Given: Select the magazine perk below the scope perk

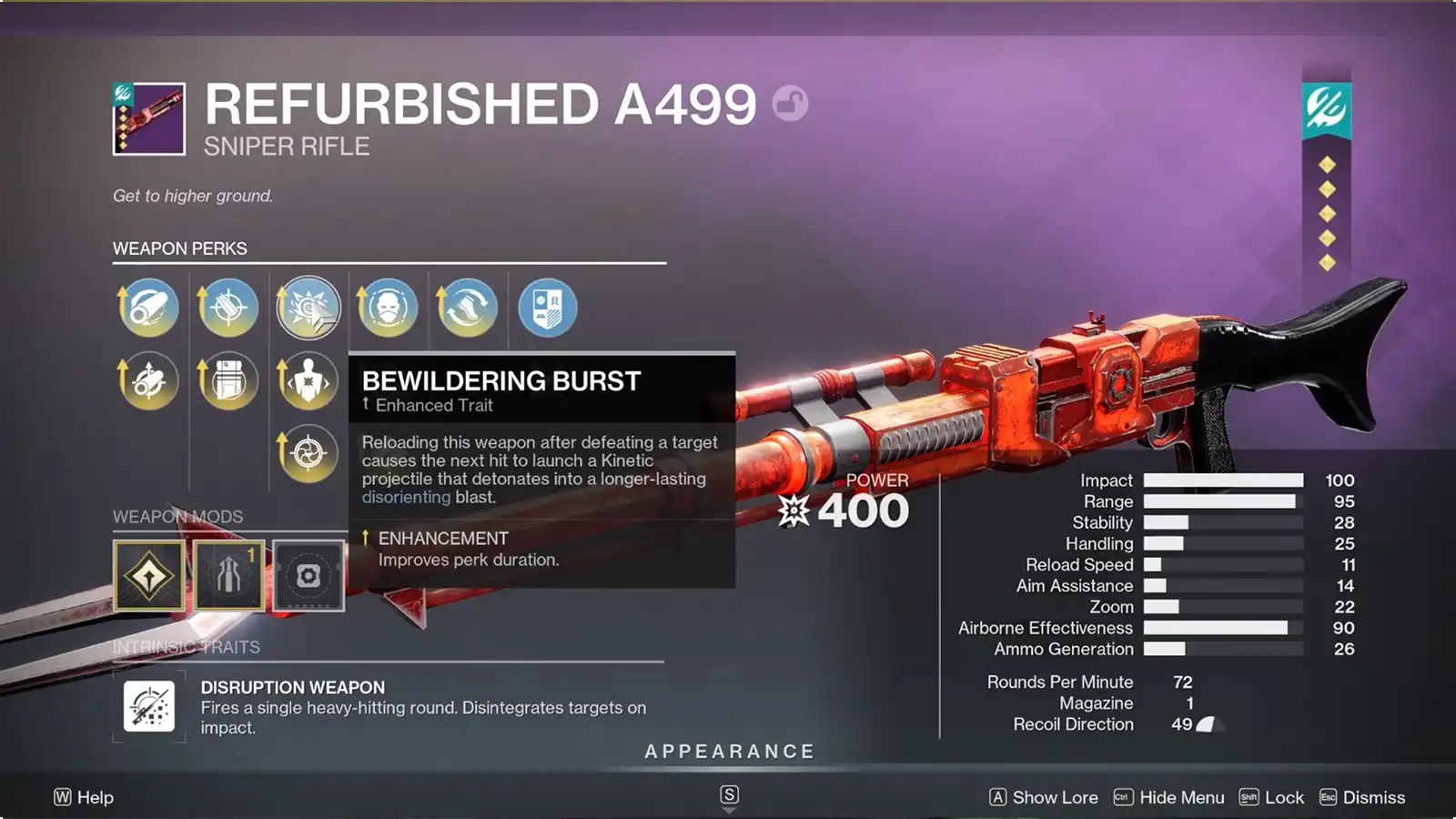Looking at the screenshot, I should coord(227,380).
